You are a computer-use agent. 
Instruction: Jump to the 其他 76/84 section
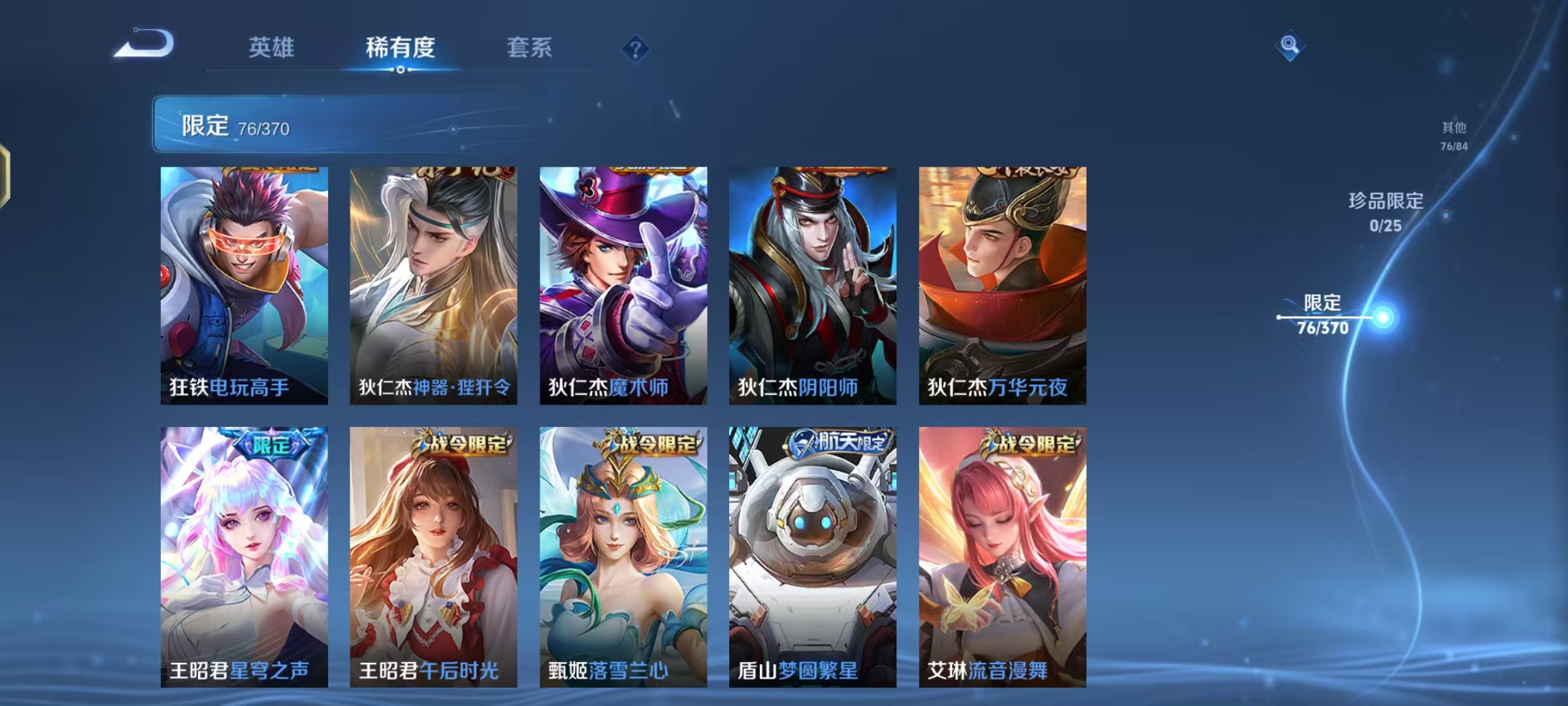1455,134
